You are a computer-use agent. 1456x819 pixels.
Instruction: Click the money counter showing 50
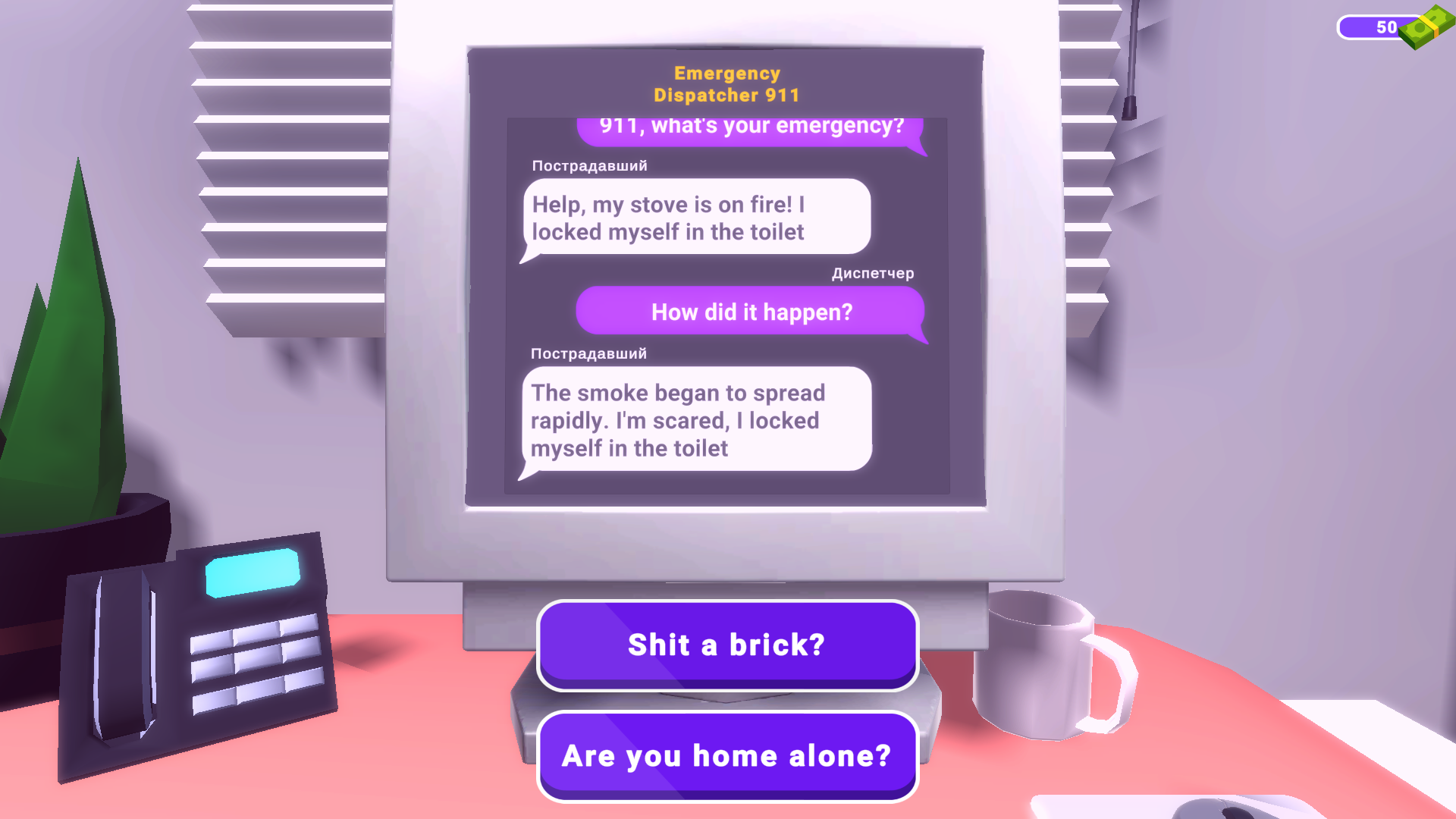[x=1388, y=27]
